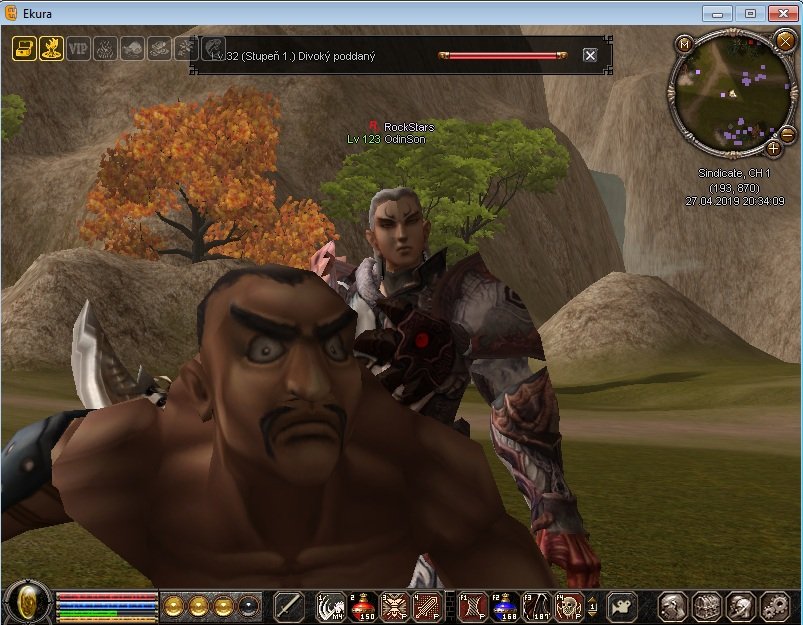Open the large map with the M button
Viewport: 803px width, 625px height.
pyautogui.click(x=684, y=44)
